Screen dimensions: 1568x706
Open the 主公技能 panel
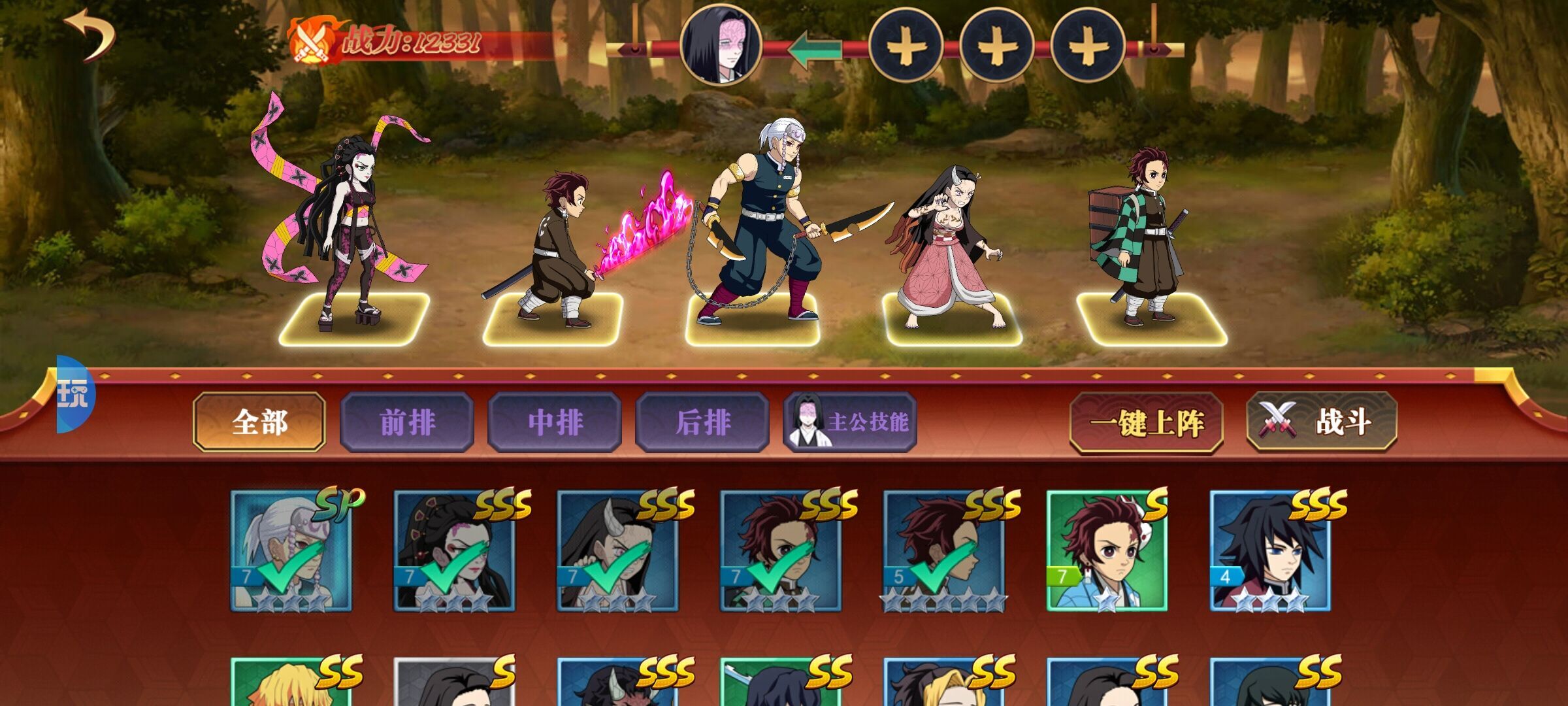[850, 422]
